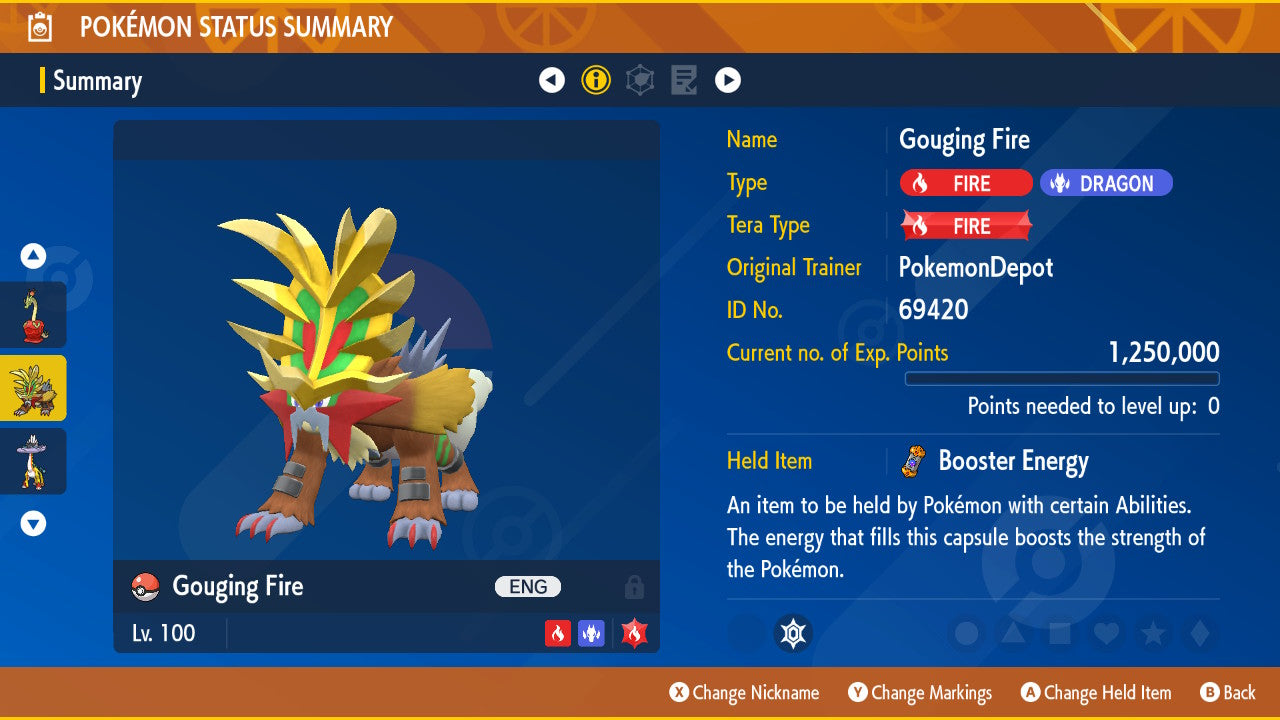Go Back from the summary
1280x720 pixels.
click(x=1227, y=693)
